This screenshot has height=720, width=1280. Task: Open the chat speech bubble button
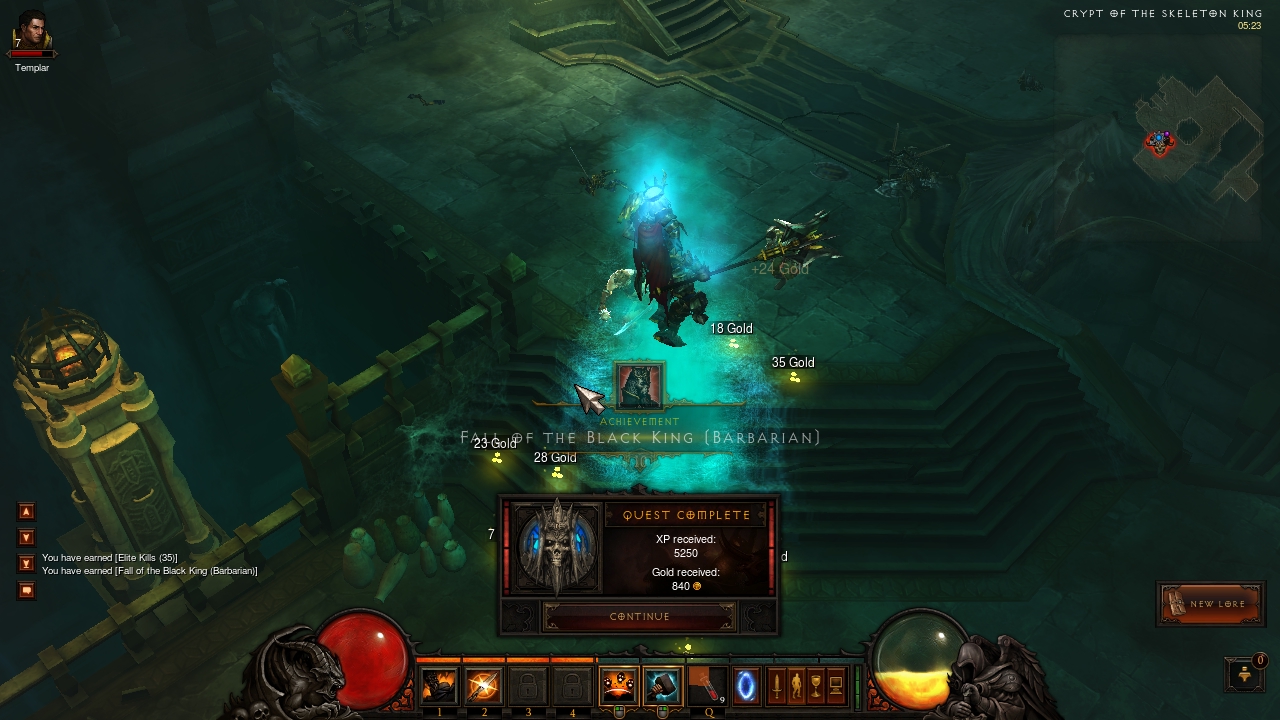(27, 590)
